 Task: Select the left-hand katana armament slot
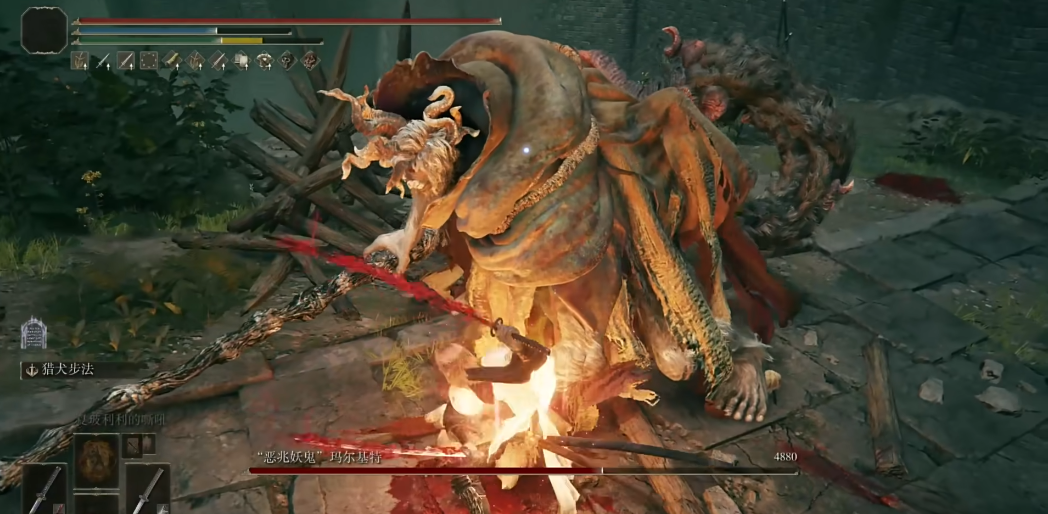click(44, 488)
